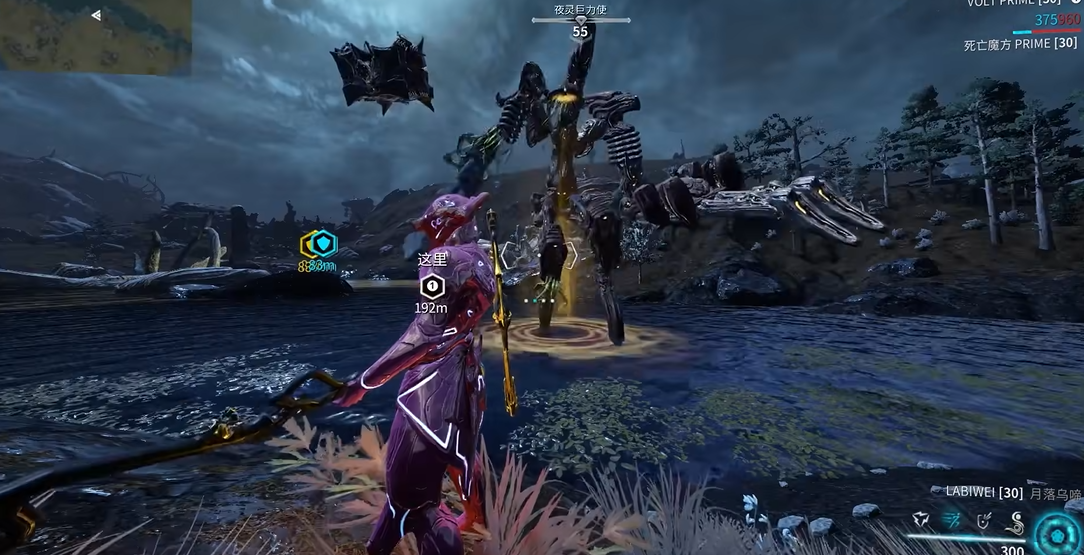The image size is (1084, 555).
Task: Activate Volt's Electric Shield ability icon
Action: click(x=985, y=520)
